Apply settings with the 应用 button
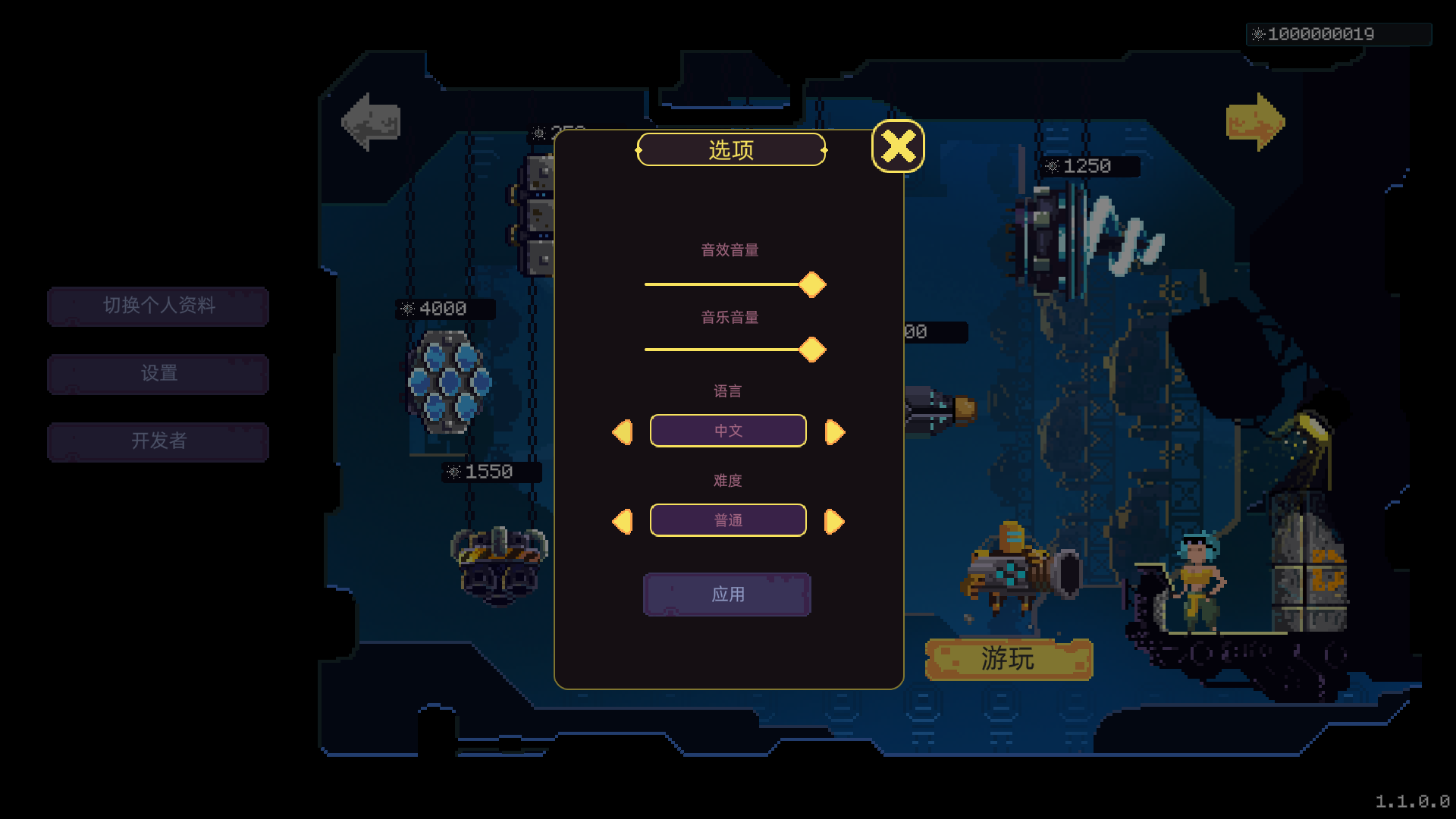Screen dimensions: 1456x819 pyautogui.click(x=727, y=595)
